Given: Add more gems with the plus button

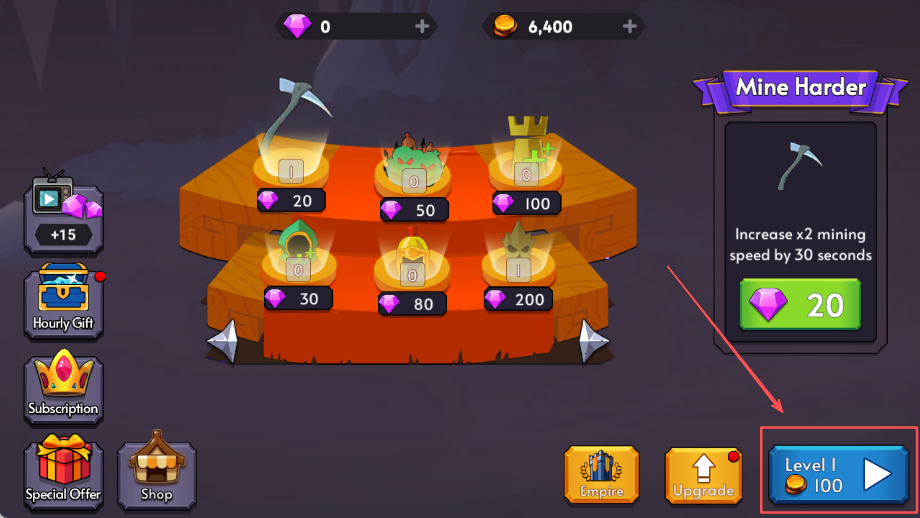Looking at the screenshot, I should point(422,27).
